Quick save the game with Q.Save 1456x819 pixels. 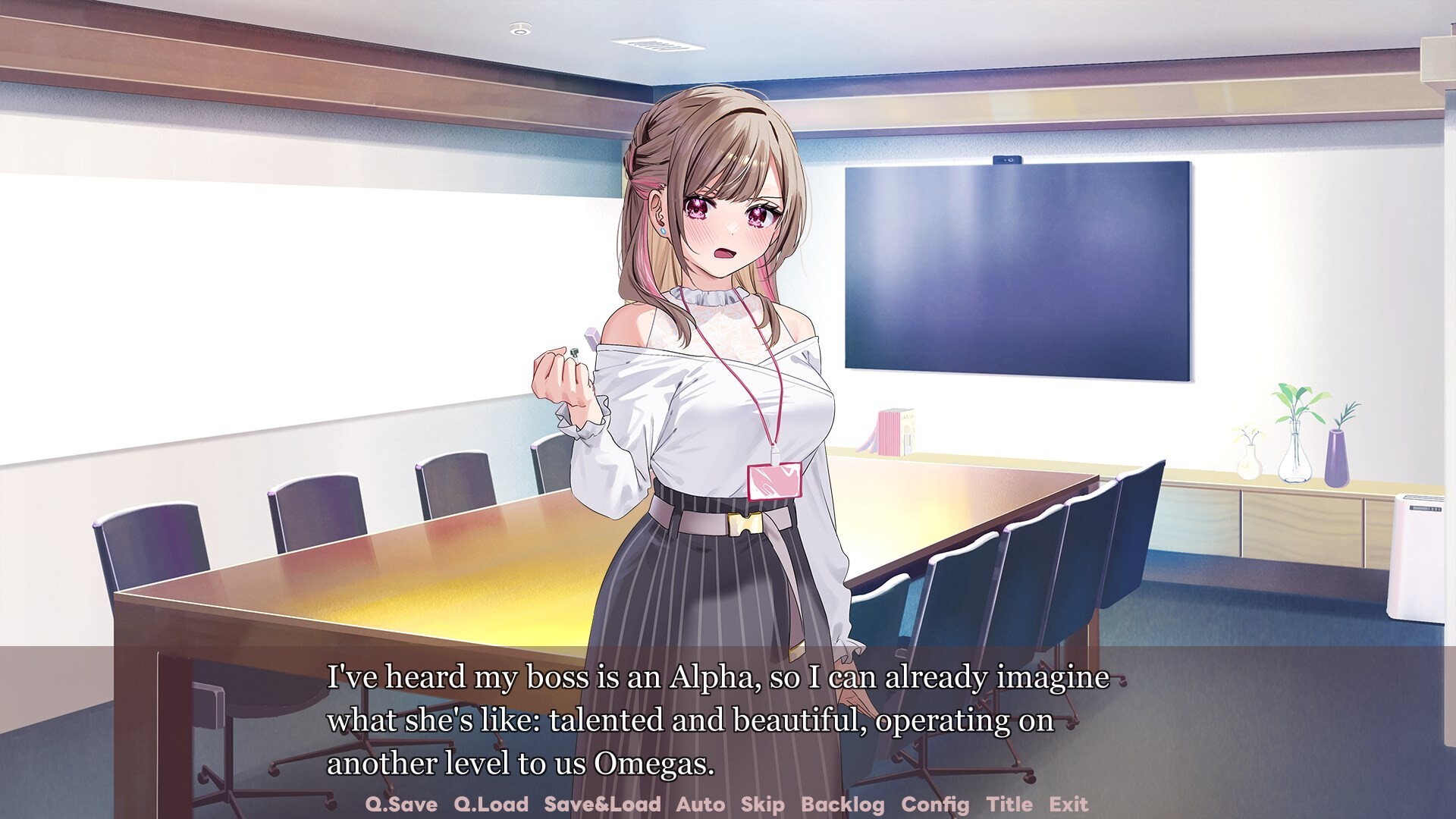click(x=402, y=805)
